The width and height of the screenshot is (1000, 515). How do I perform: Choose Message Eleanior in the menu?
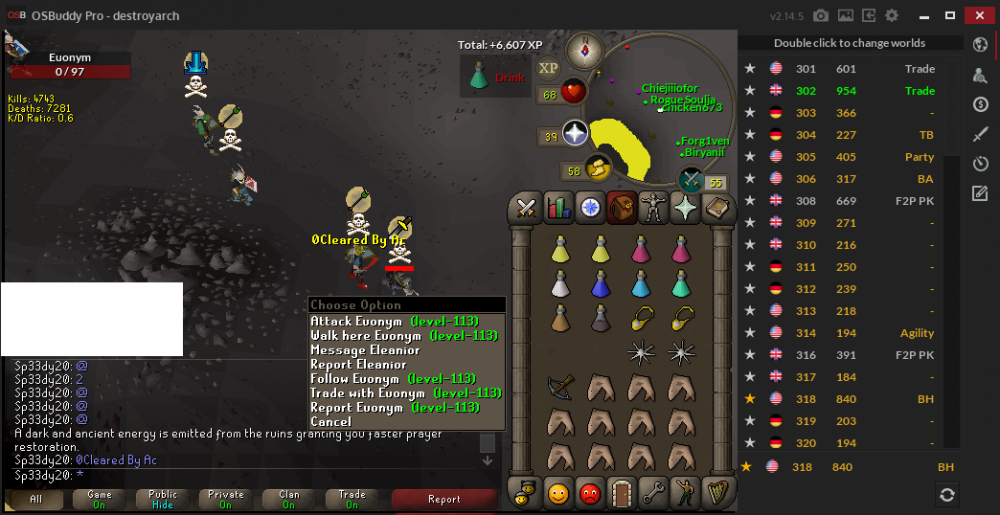tap(365, 350)
